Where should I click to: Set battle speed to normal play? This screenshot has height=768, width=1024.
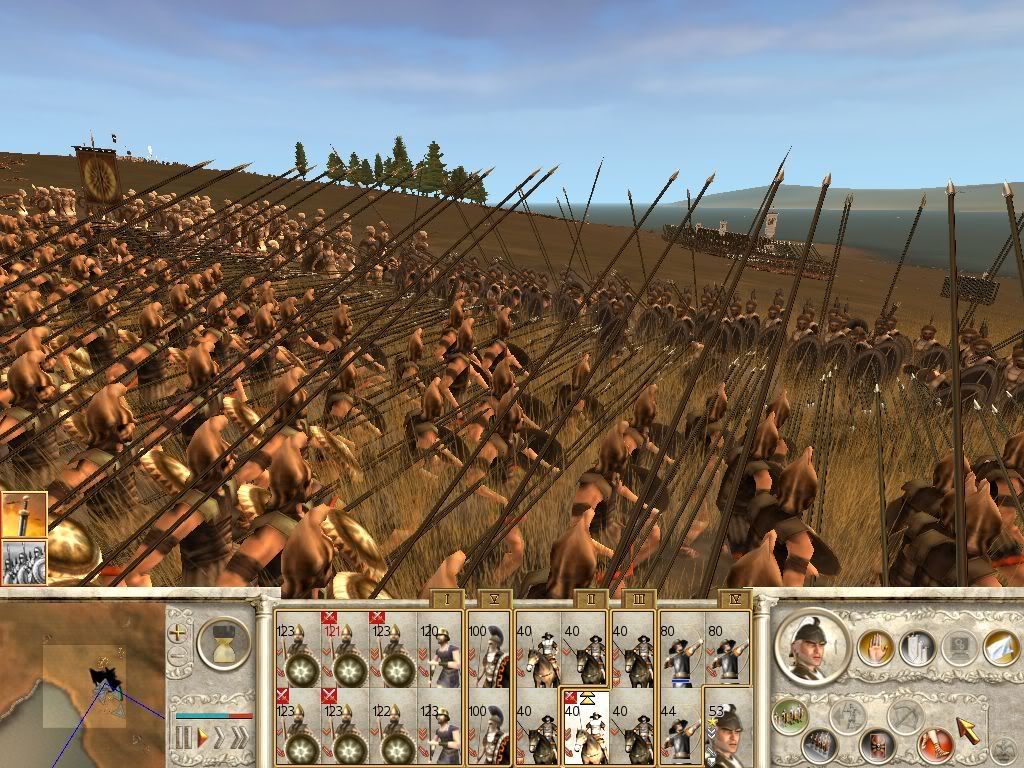pos(202,739)
